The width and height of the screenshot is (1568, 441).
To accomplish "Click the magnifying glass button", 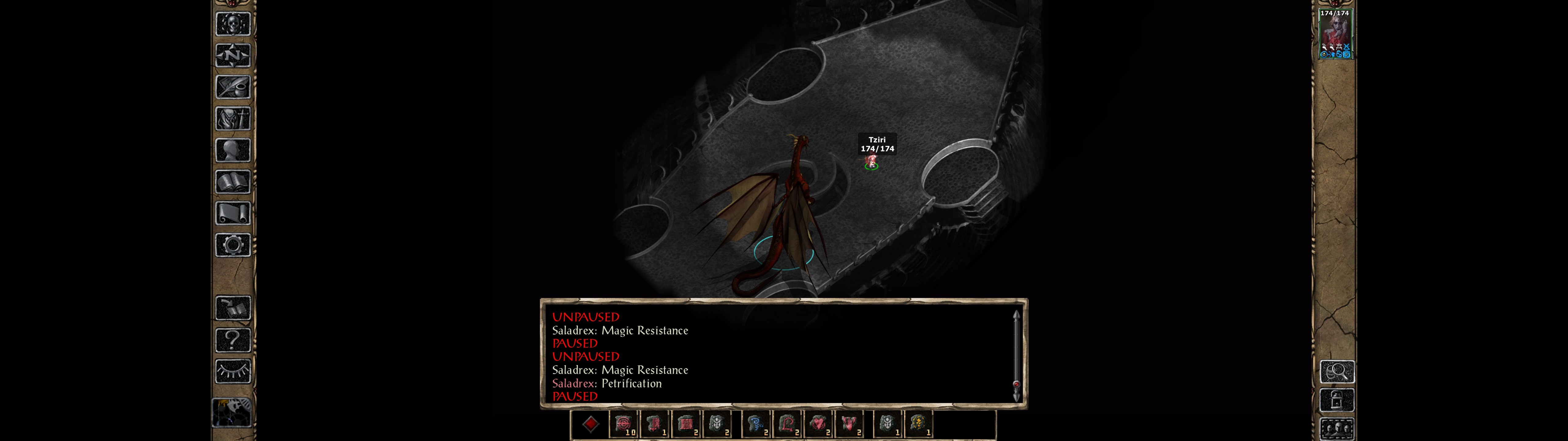I will 1337,371.
